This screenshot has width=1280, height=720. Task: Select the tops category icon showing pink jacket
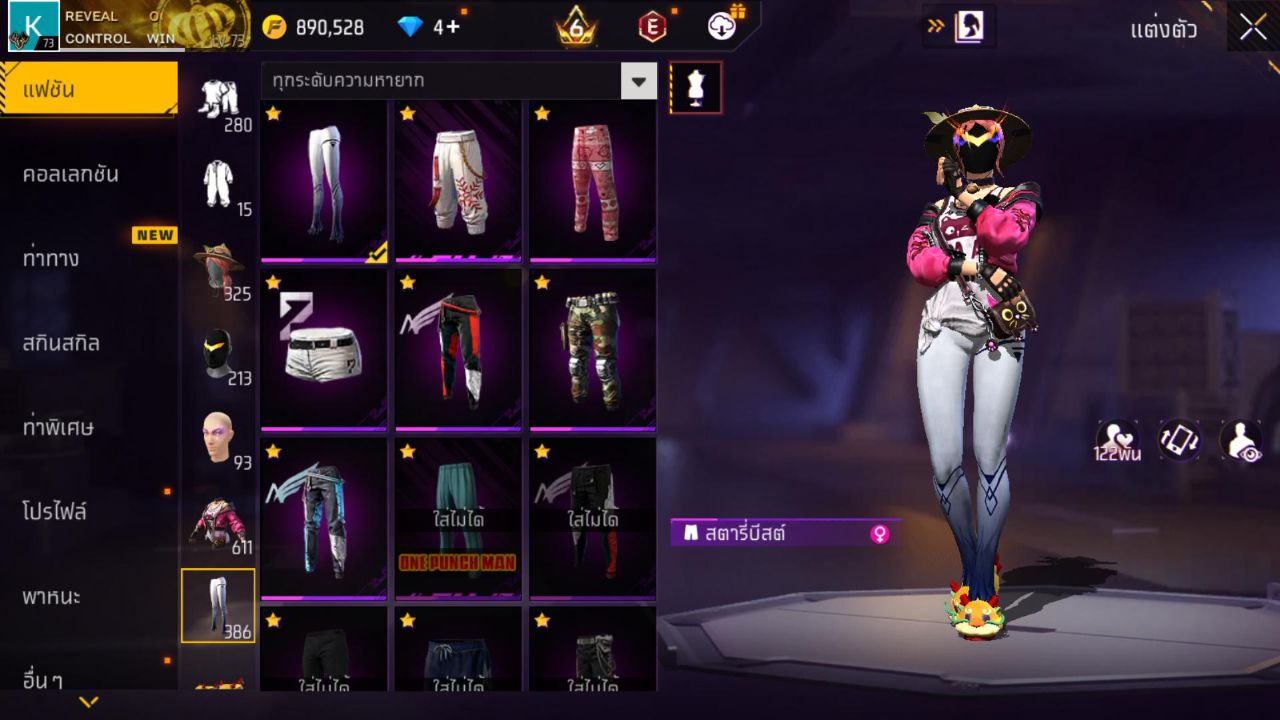[x=220, y=518]
